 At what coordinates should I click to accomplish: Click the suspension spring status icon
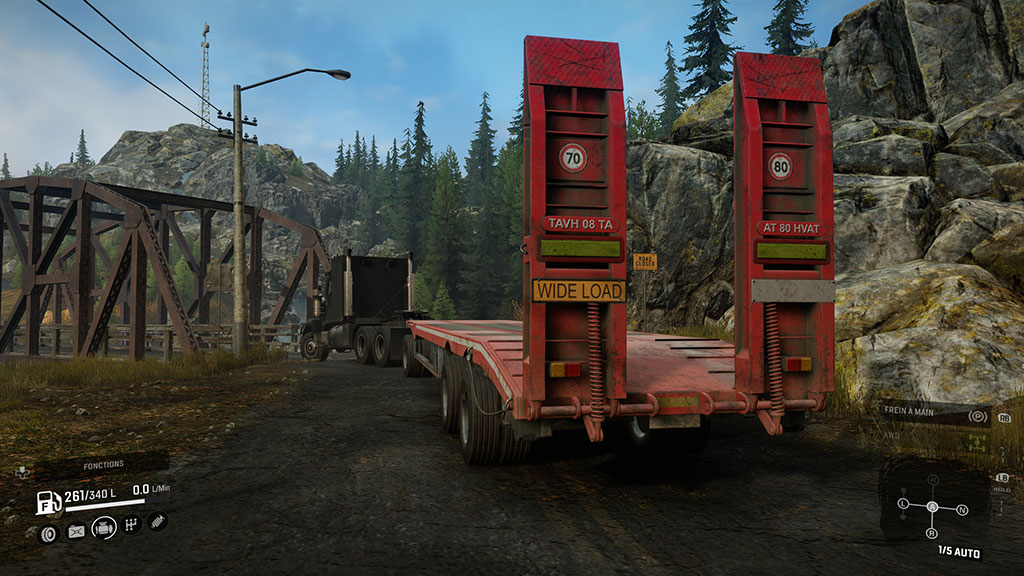(157, 521)
